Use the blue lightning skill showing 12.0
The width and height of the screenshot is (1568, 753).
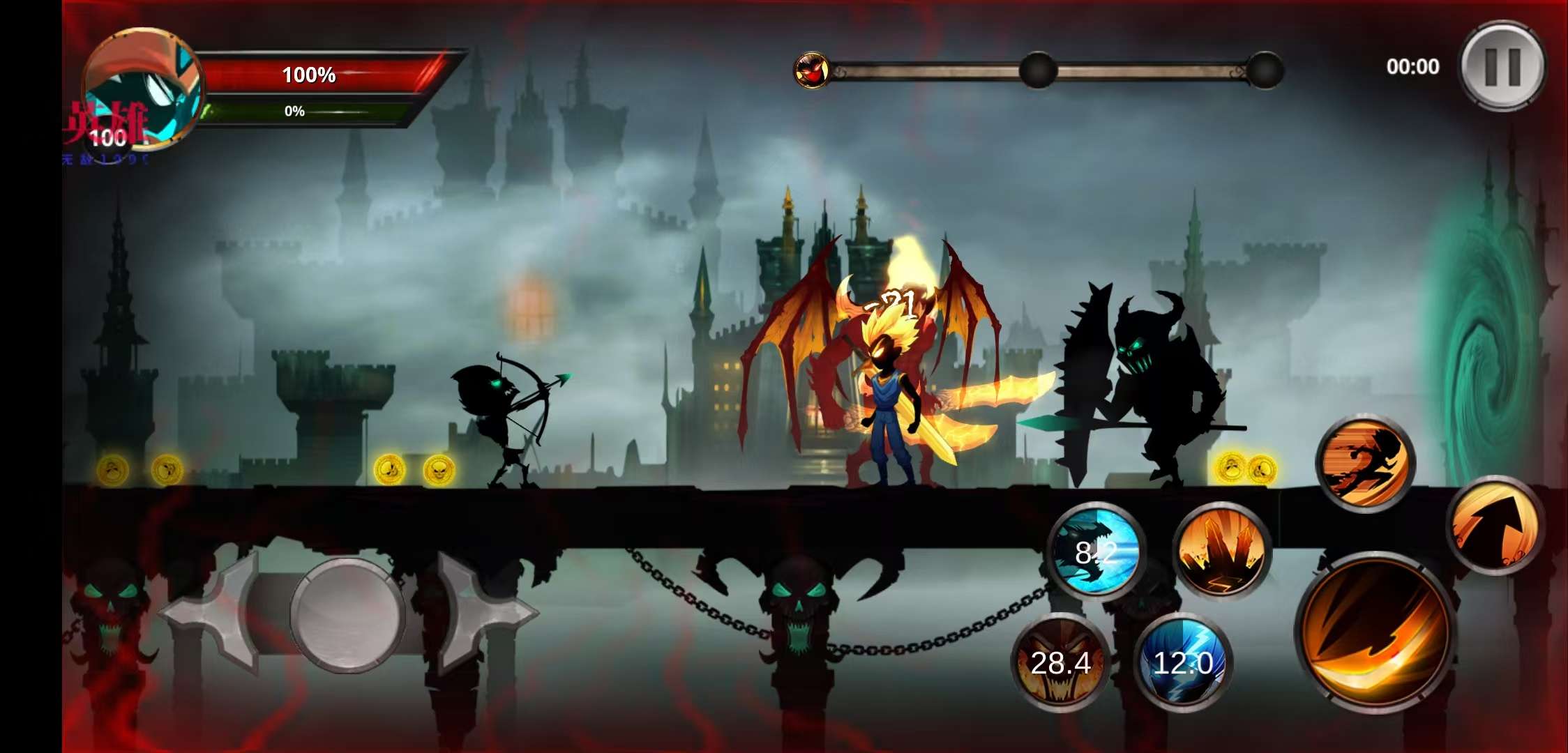[x=1183, y=662]
